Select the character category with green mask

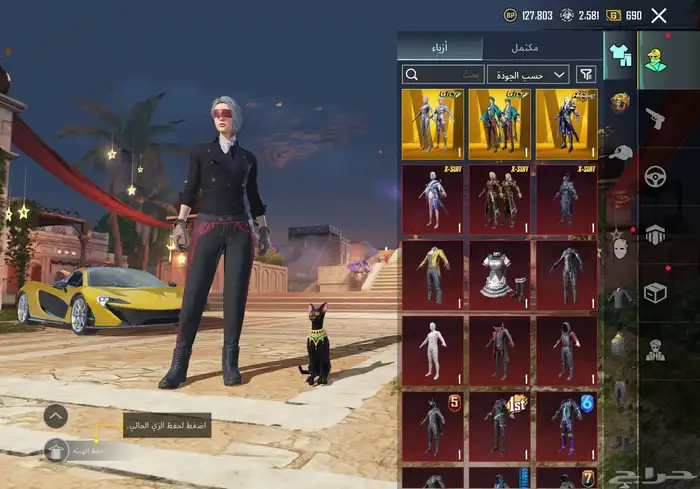coord(657,60)
